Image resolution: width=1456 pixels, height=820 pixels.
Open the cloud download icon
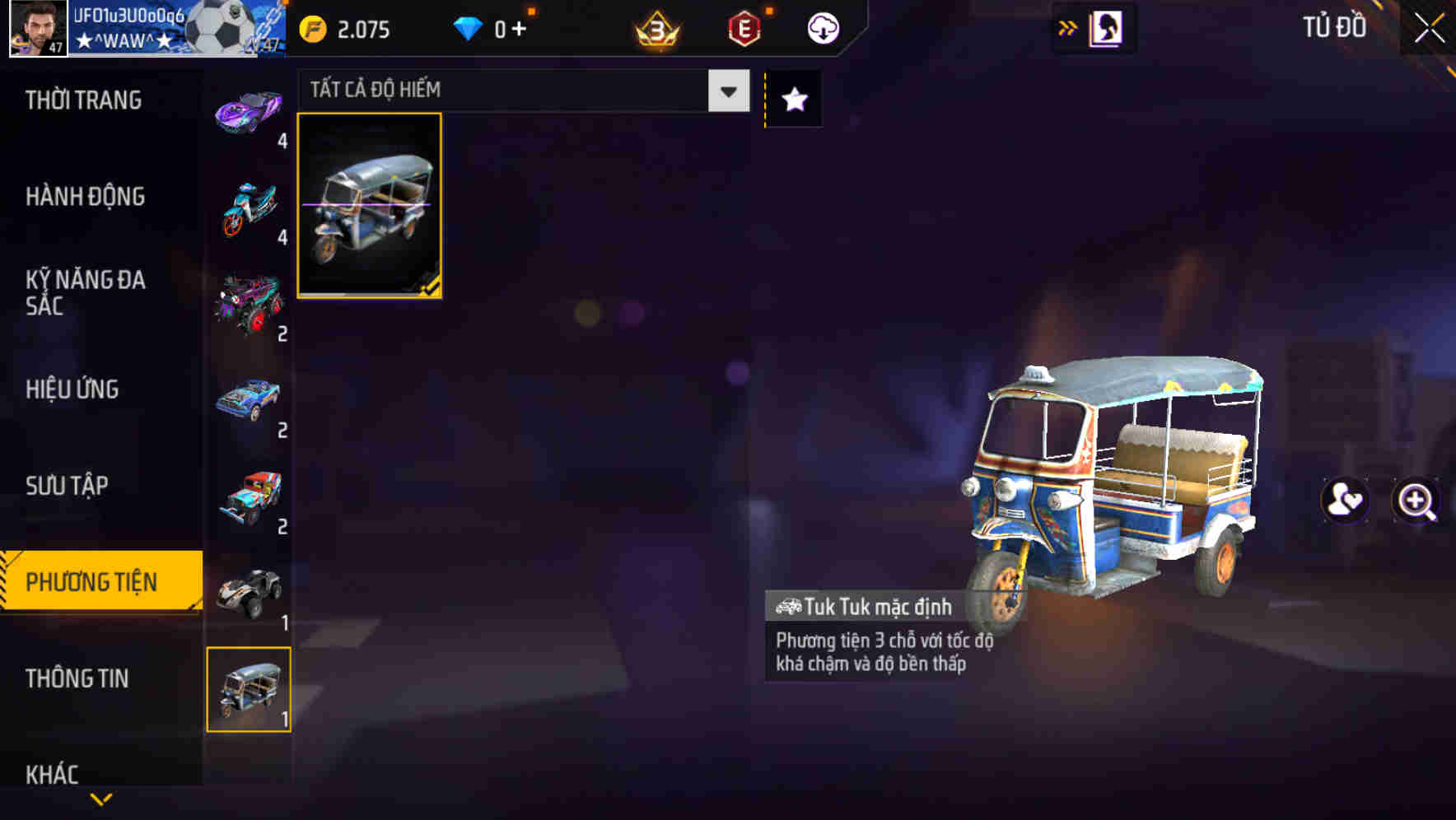[823, 28]
